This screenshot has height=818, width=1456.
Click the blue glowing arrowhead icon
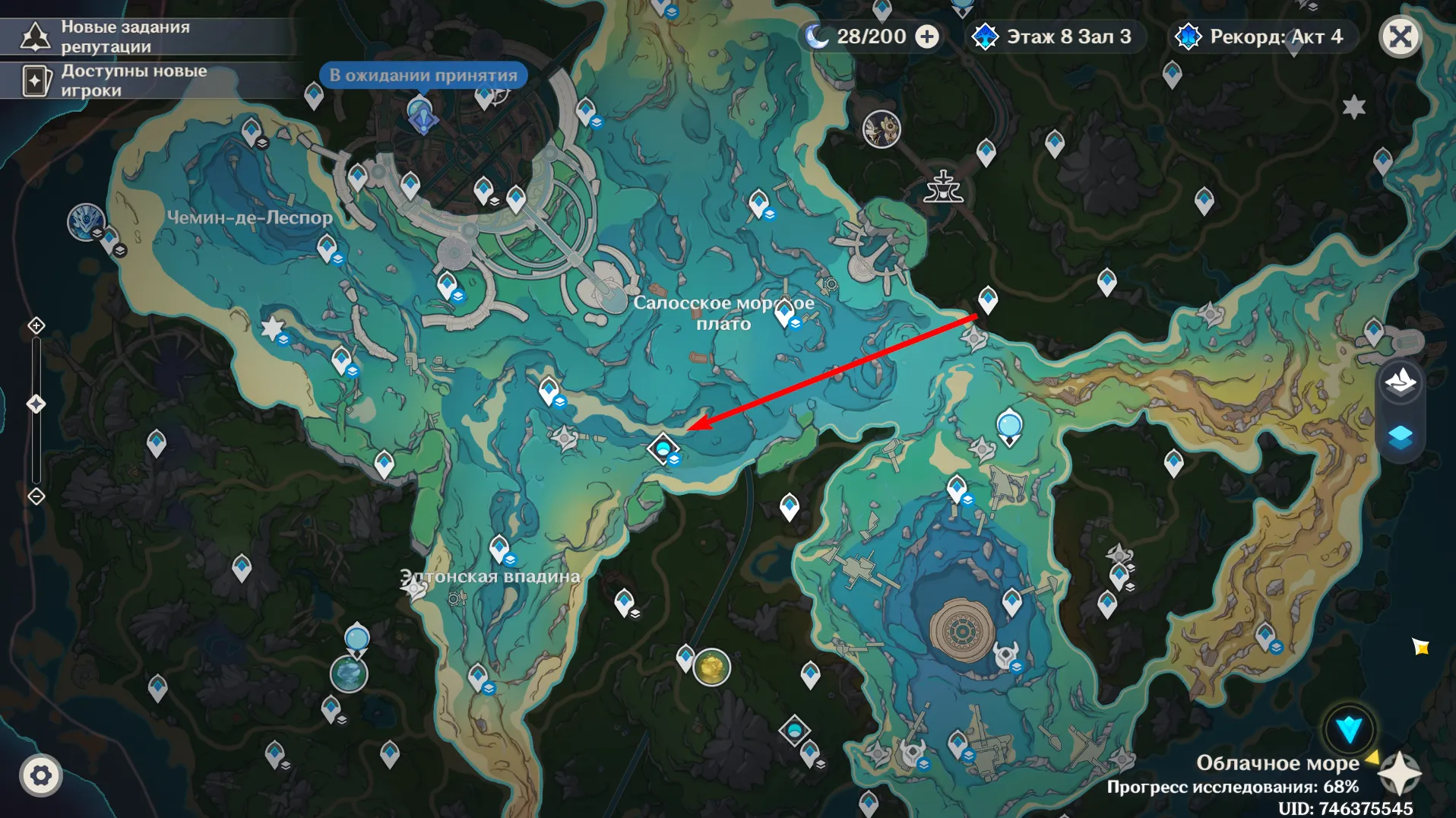click(x=1349, y=729)
